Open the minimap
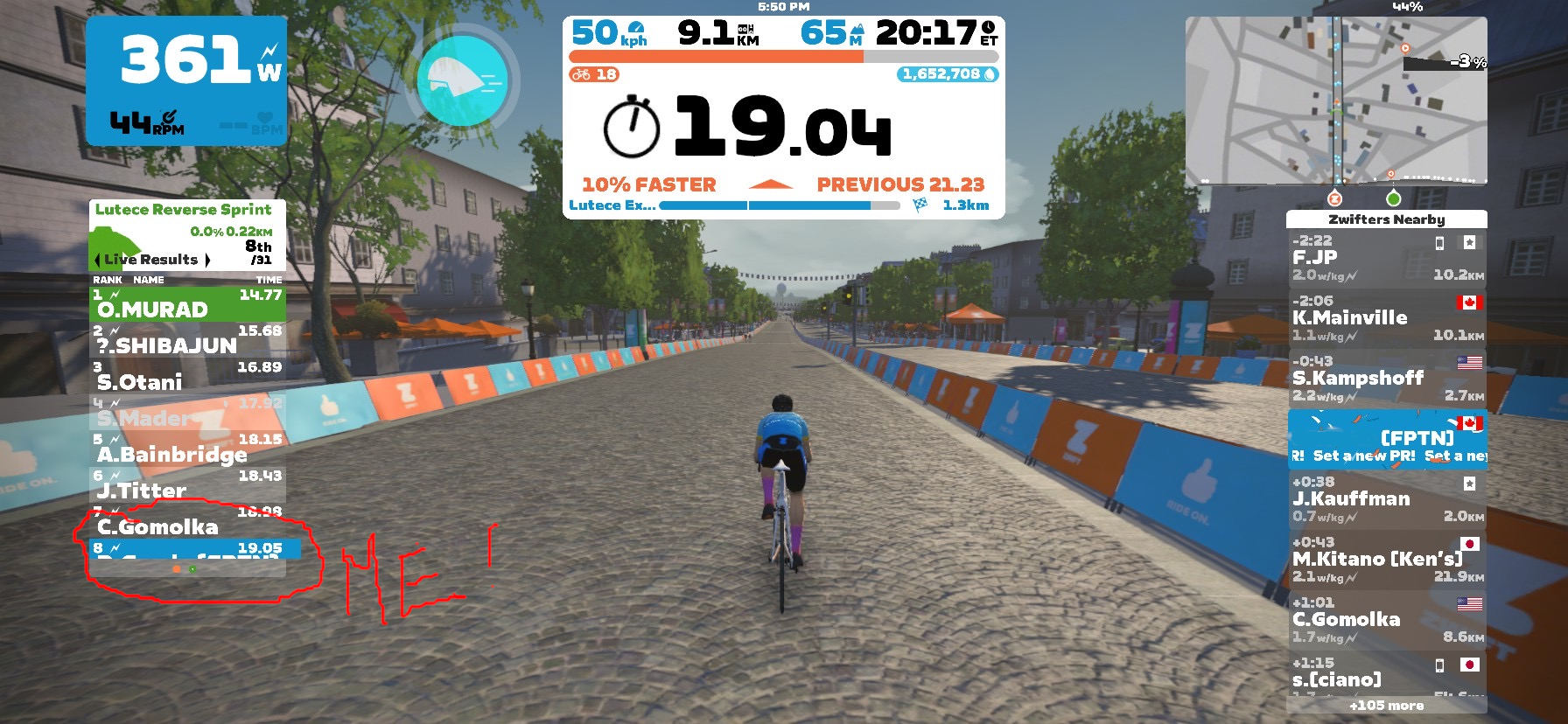Viewport: 1568px width, 724px height. click(1336, 100)
